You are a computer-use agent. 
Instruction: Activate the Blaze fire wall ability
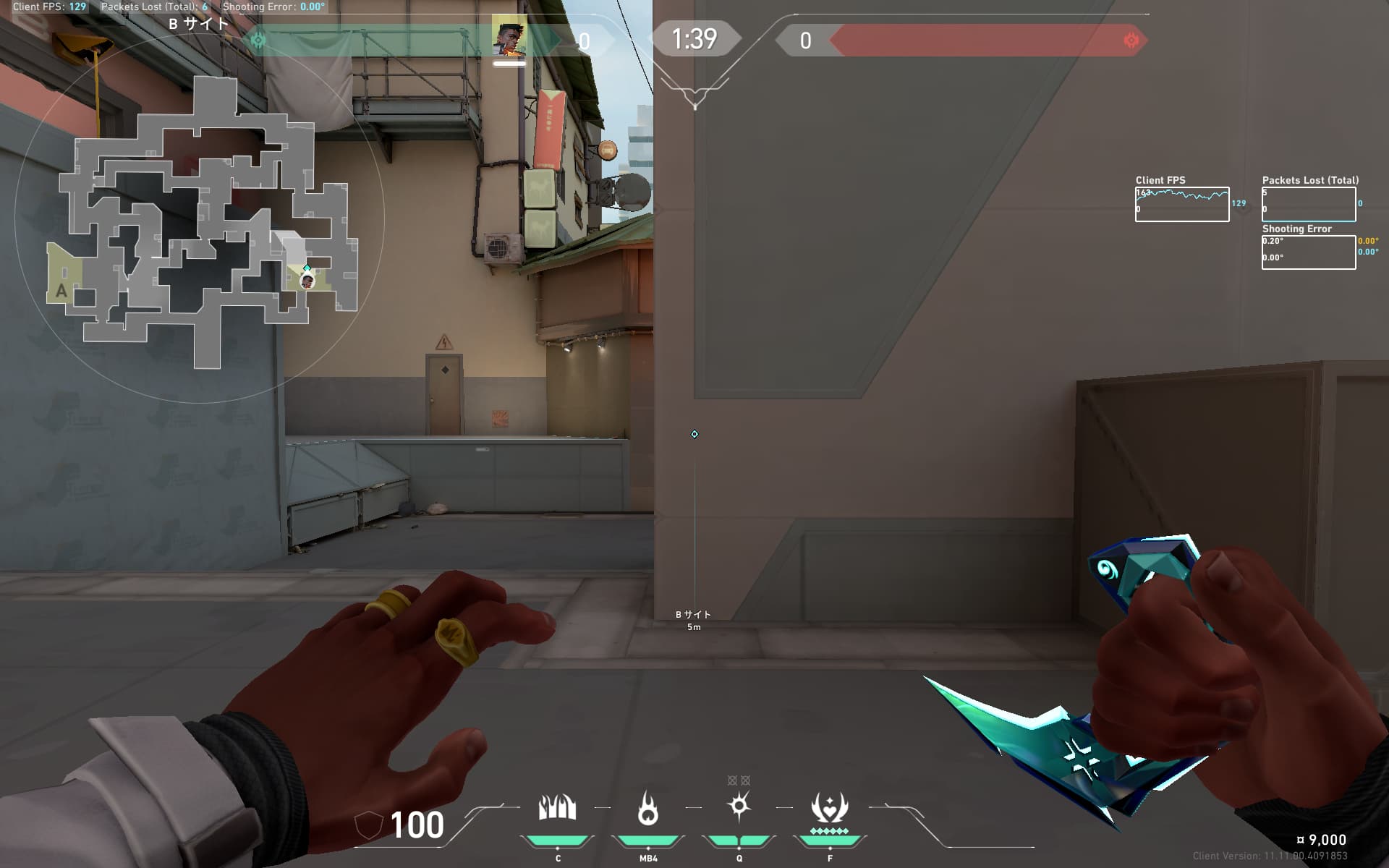click(x=557, y=808)
